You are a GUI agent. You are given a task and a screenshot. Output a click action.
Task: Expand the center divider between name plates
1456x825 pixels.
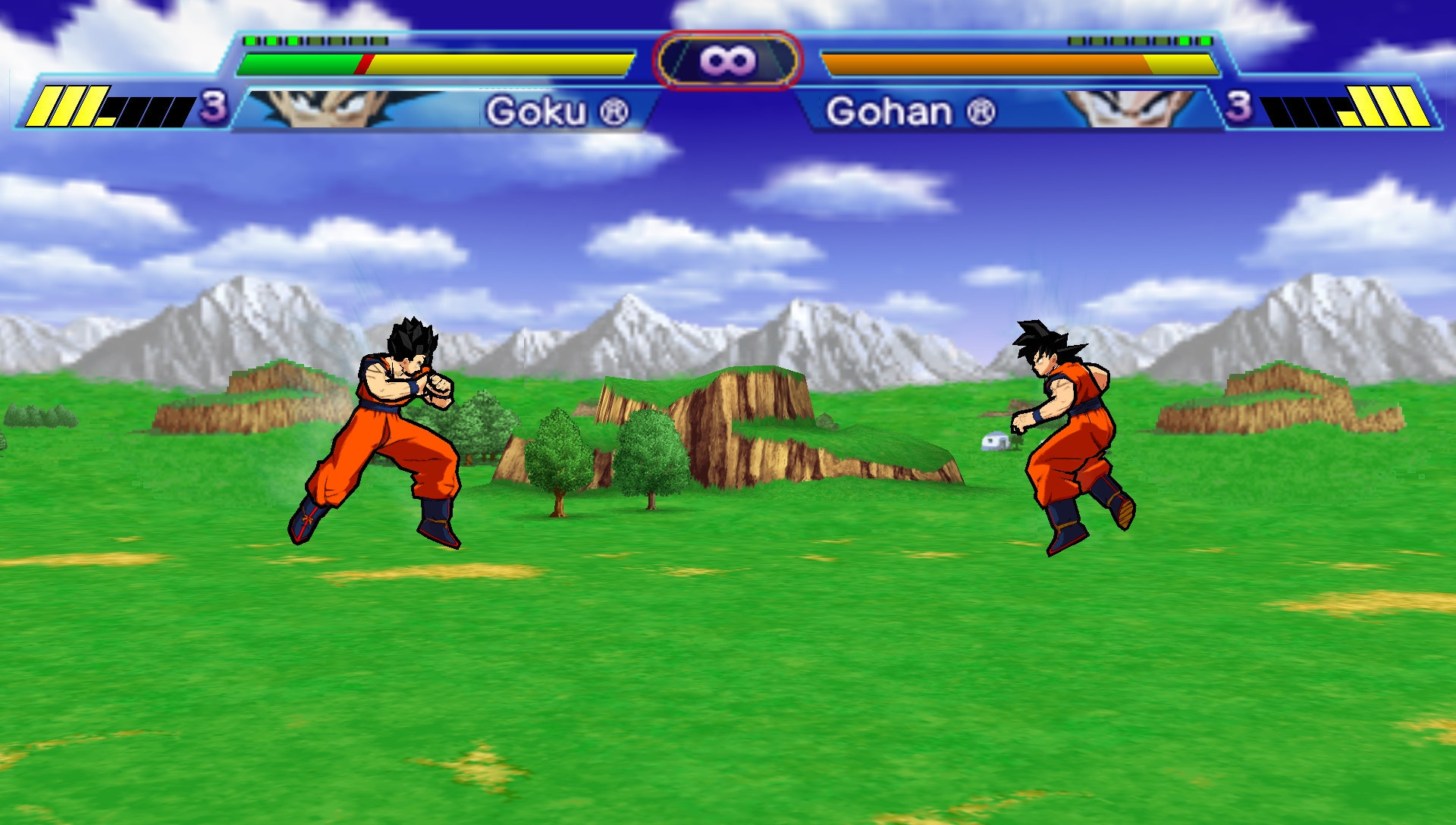coord(730,114)
